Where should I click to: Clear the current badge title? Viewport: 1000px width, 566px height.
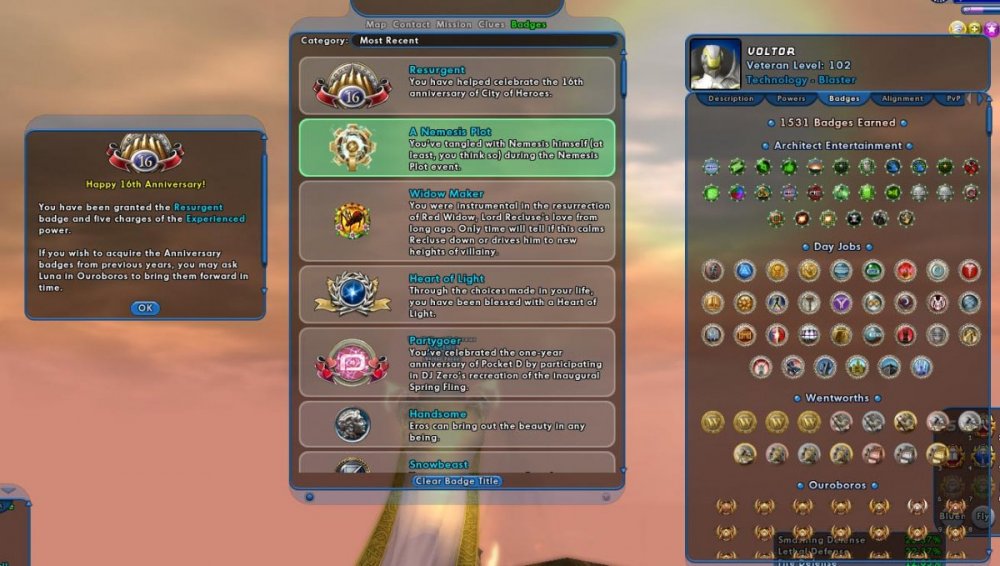[x=457, y=481]
